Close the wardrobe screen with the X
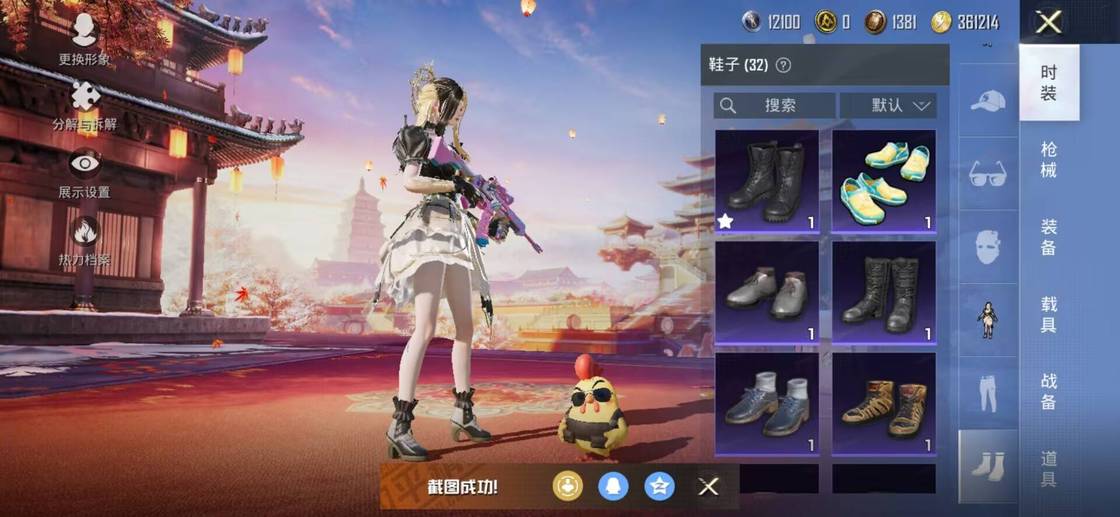Viewport: 1120px width, 517px height. [x=1048, y=22]
